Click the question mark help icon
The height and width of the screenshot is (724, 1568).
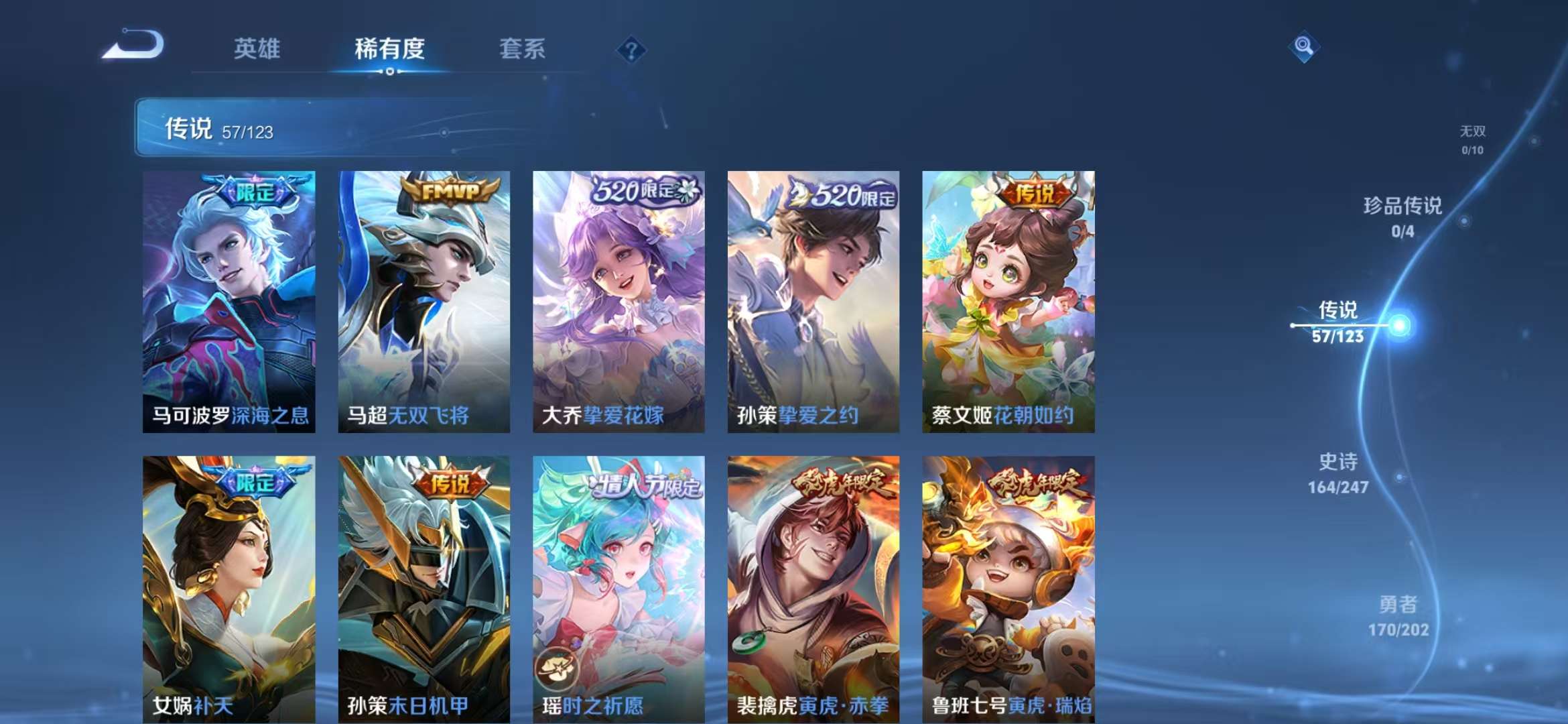click(x=631, y=50)
